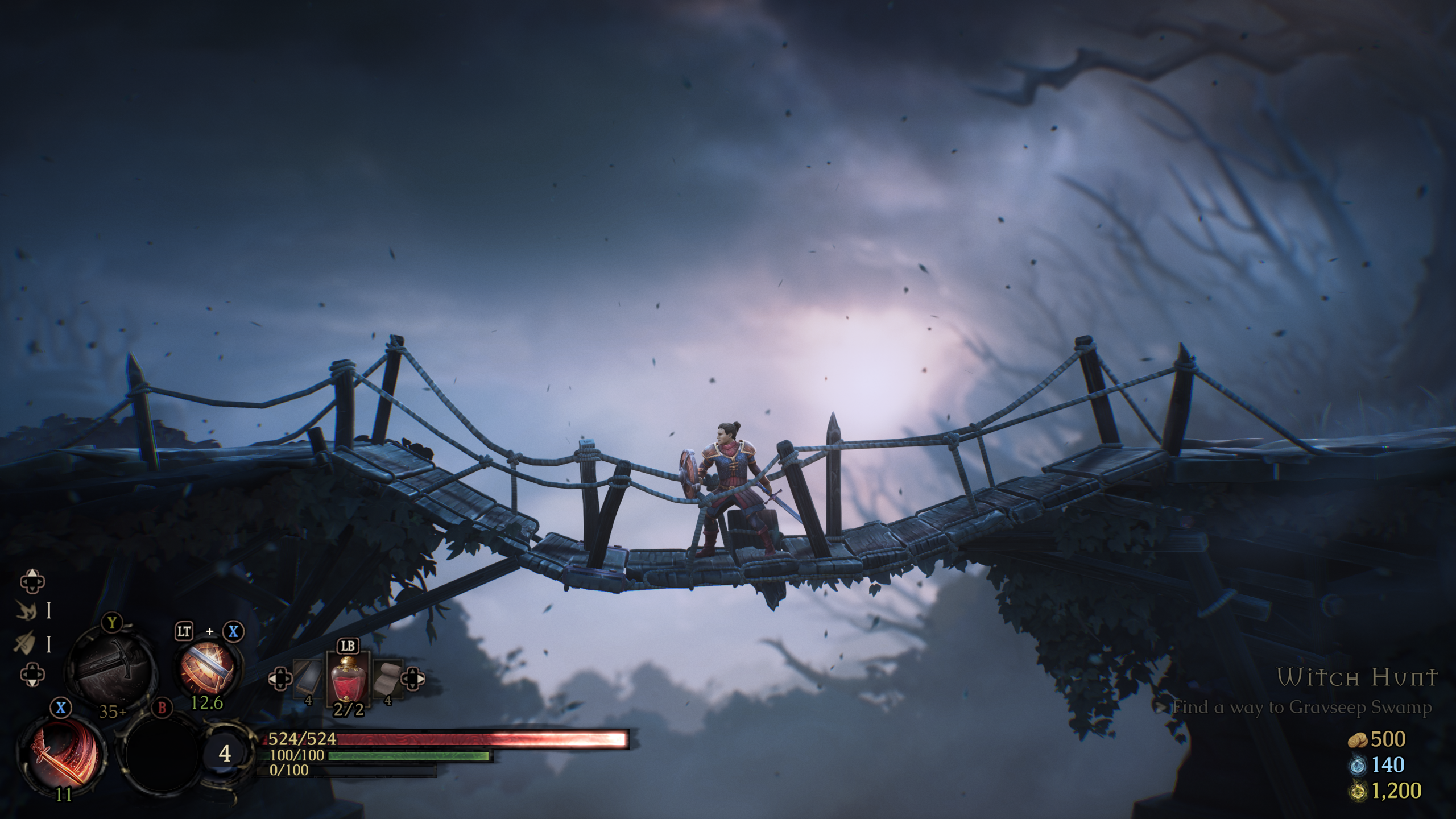Select the dark greatsword weapon icon
The width and height of the screenshot is (1456, 819).
click(x=111, y=670)
